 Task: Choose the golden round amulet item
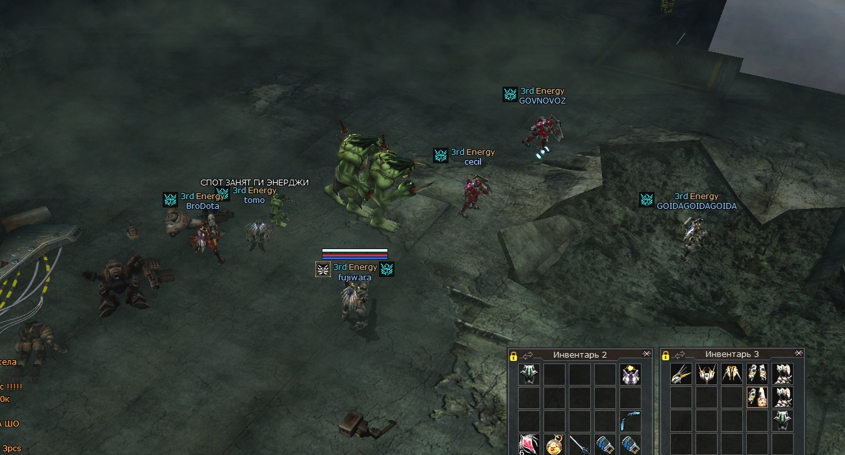(x=554, y=443)
